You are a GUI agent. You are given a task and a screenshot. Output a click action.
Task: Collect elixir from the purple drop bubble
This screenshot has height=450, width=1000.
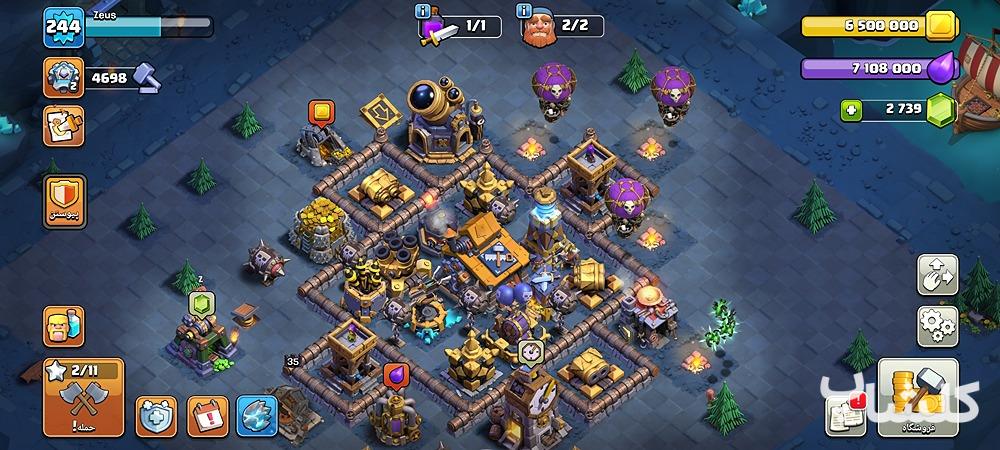(394, 375)
